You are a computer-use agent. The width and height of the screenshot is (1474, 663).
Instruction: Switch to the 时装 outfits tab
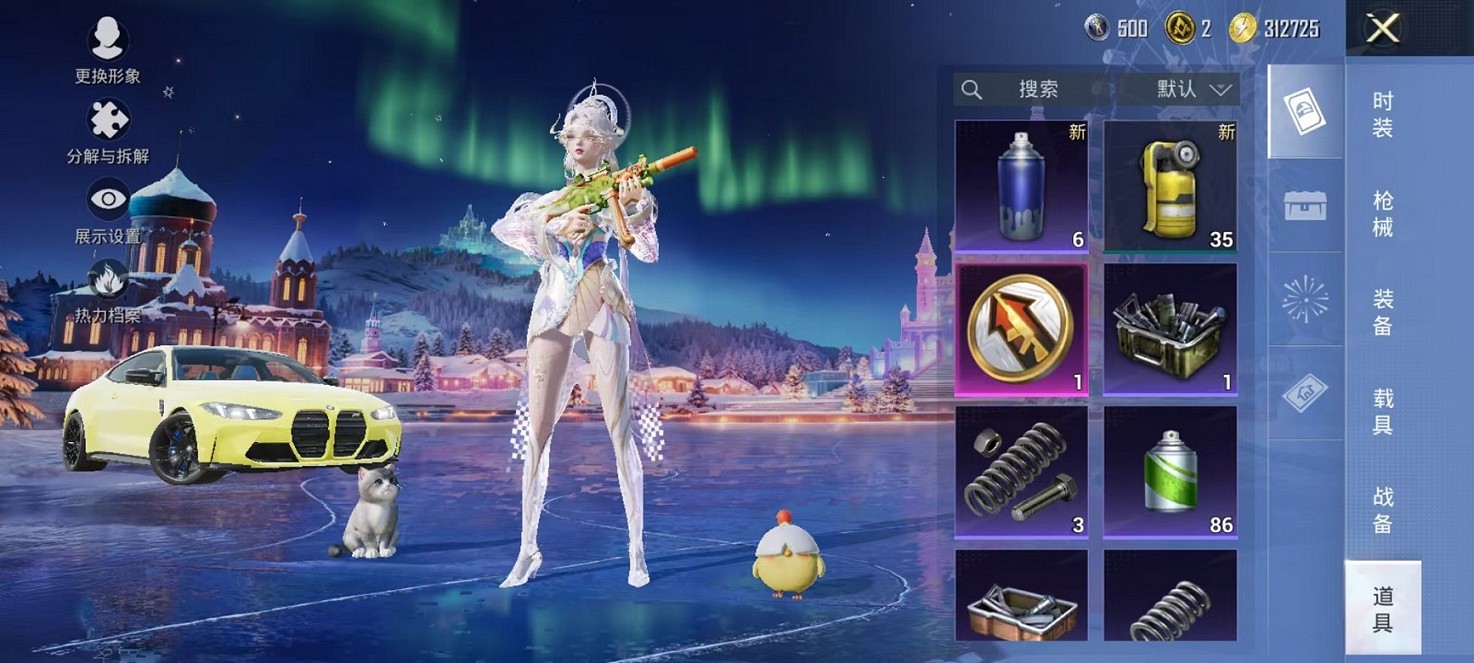1382,114
